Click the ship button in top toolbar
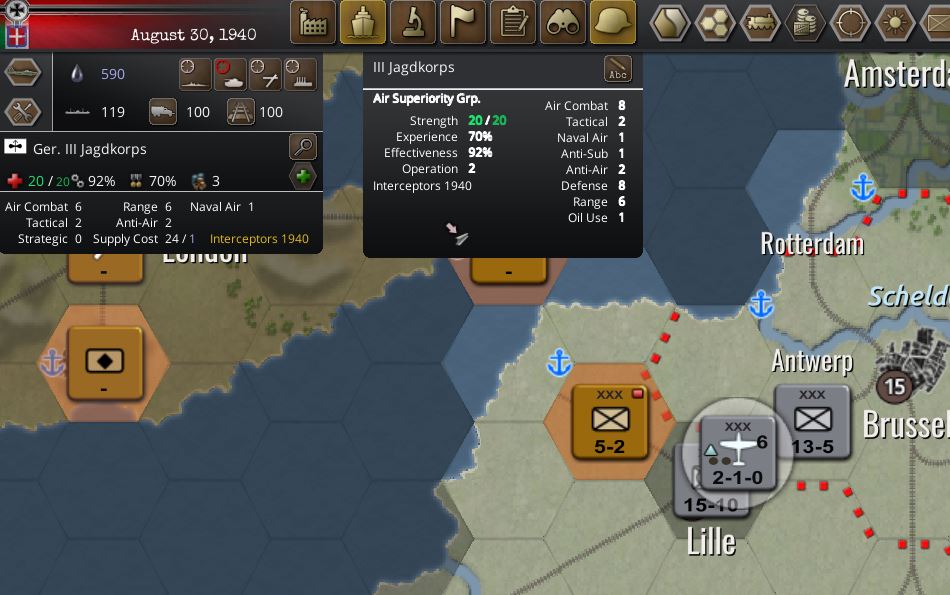This screenshot has height=595, width=950. 363,22
